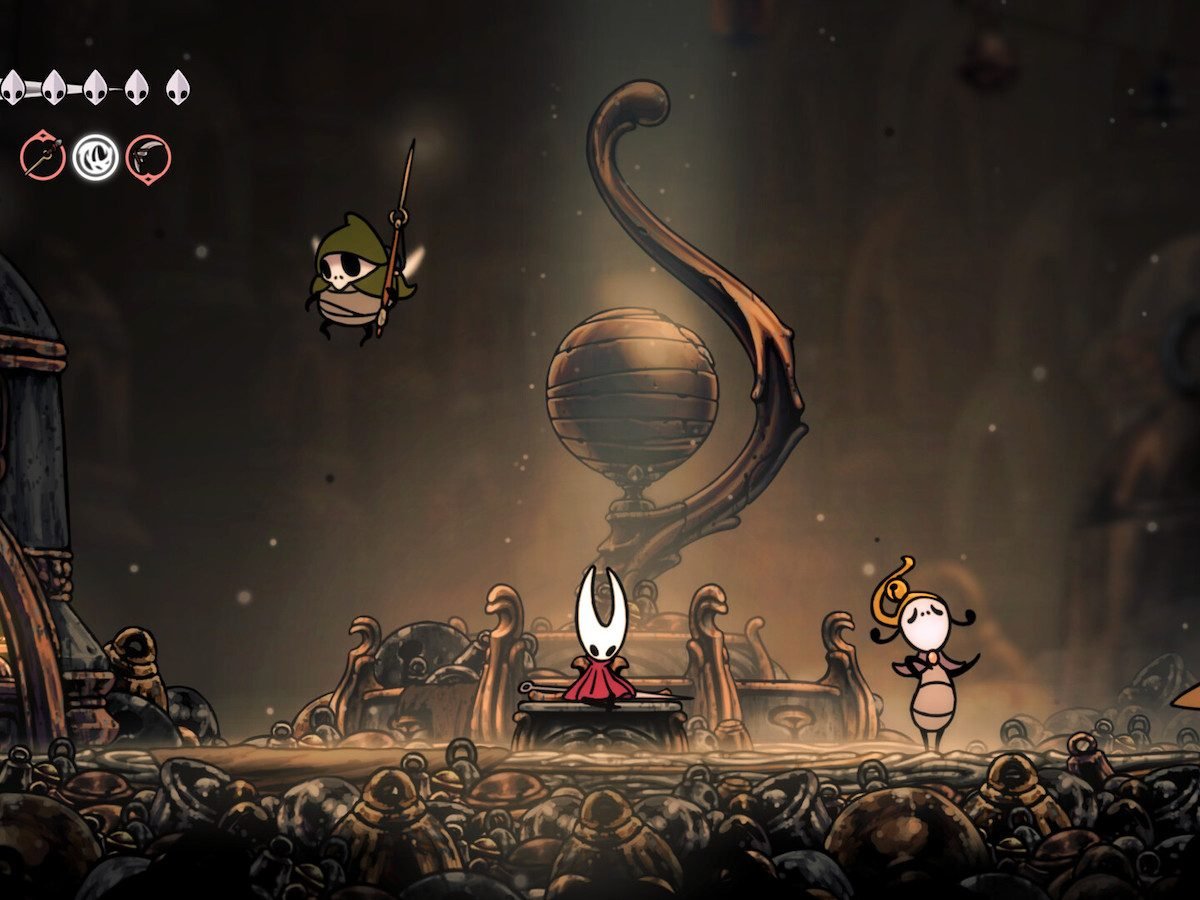1200x900 pixels.
Task: Activate the glowing white silk skill icon
Action: click(x=95, y=158)
